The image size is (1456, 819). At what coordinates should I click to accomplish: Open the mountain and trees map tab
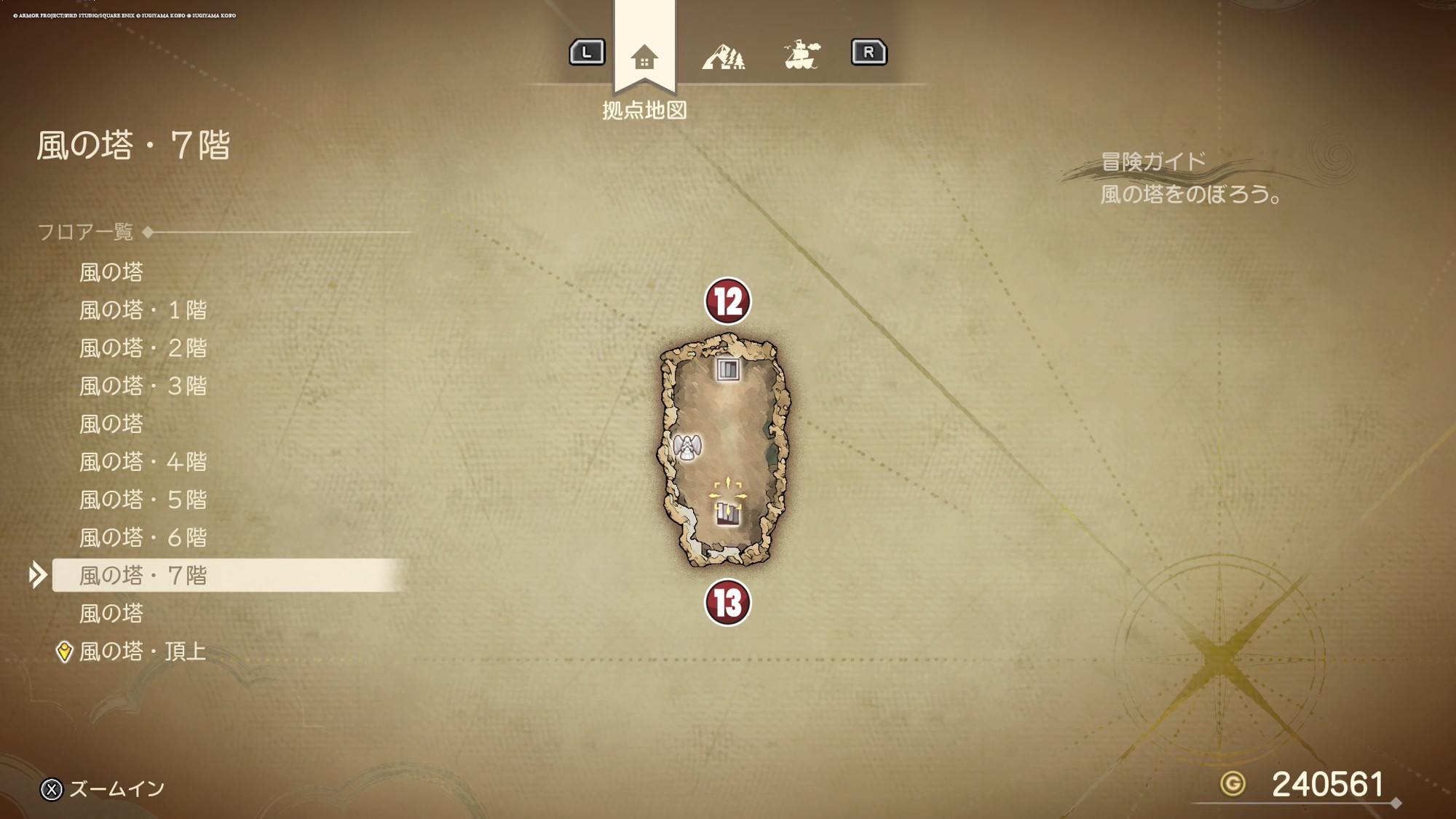point(723,56)
